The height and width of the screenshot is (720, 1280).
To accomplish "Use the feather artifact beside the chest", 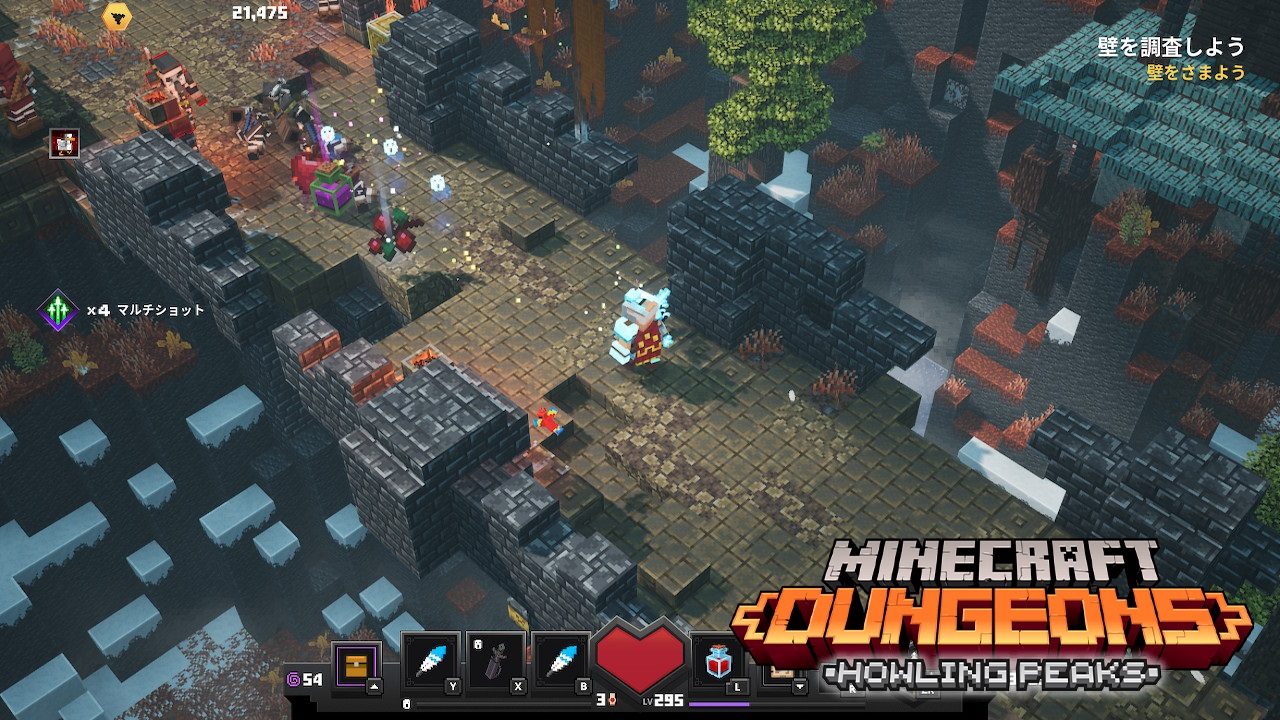I will tap(432, 662).
